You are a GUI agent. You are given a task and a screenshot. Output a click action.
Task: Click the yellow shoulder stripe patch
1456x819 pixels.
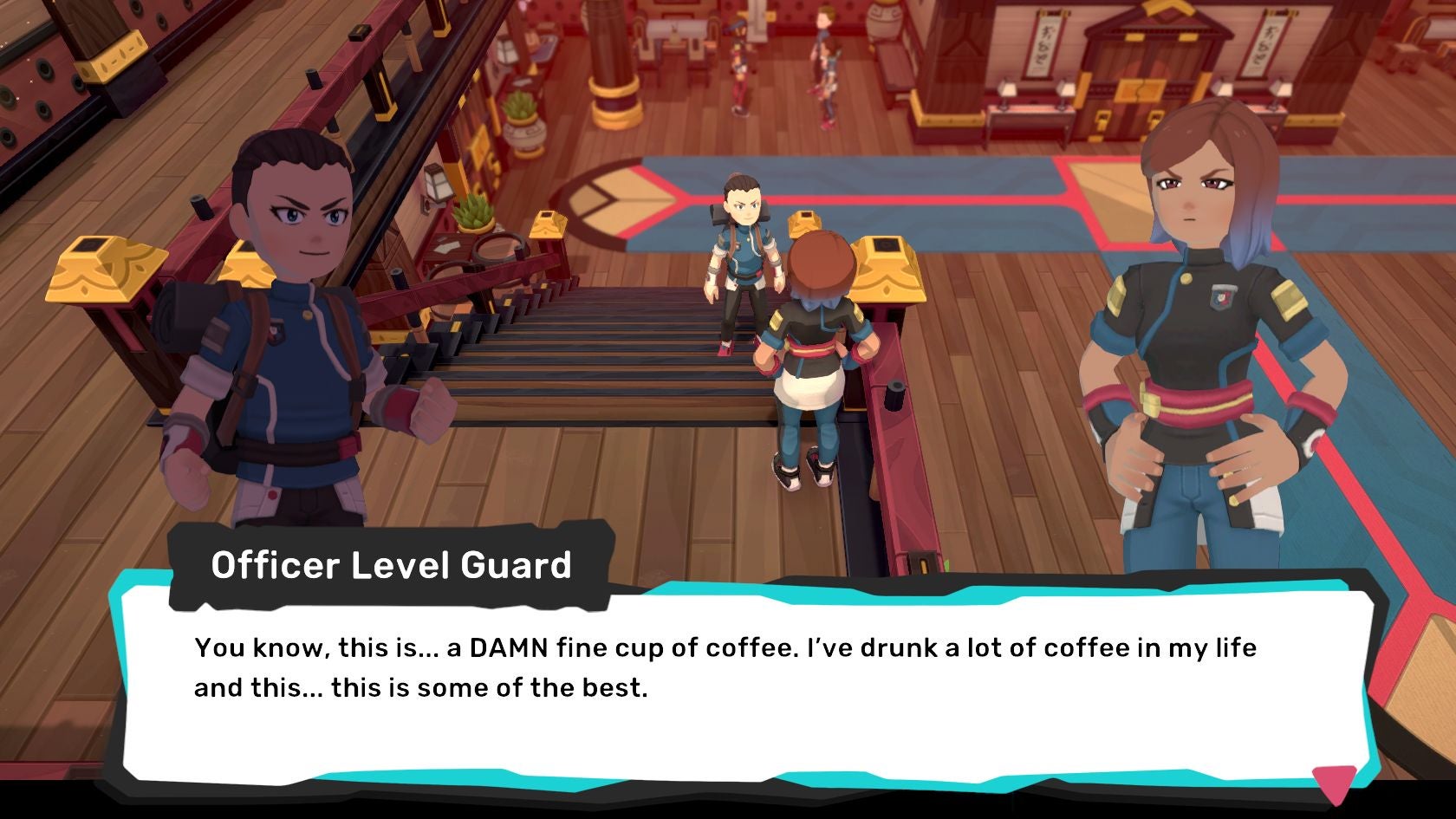[x=1289, y=302]
